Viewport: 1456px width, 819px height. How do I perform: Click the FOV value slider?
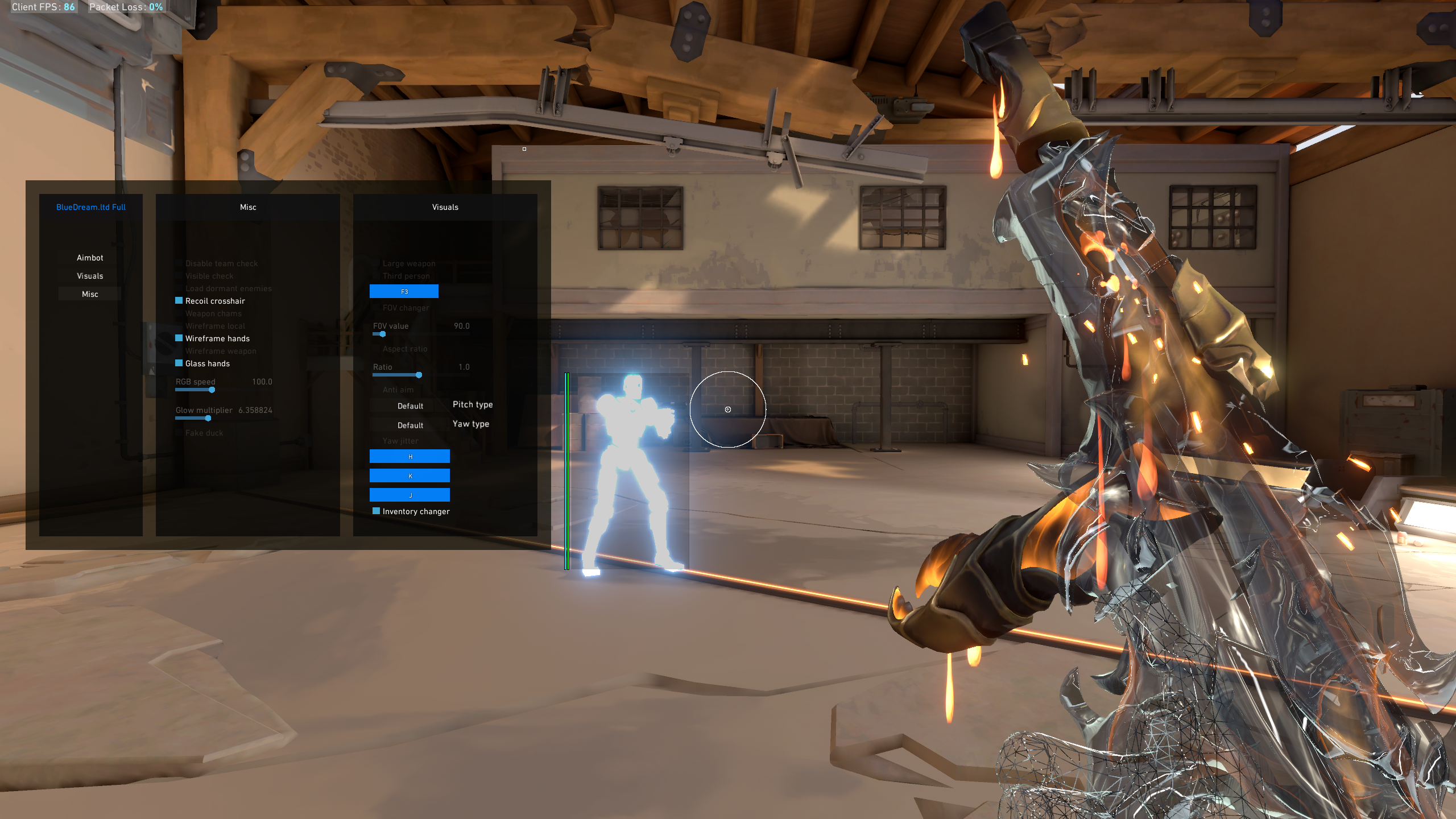pos(382,334)
